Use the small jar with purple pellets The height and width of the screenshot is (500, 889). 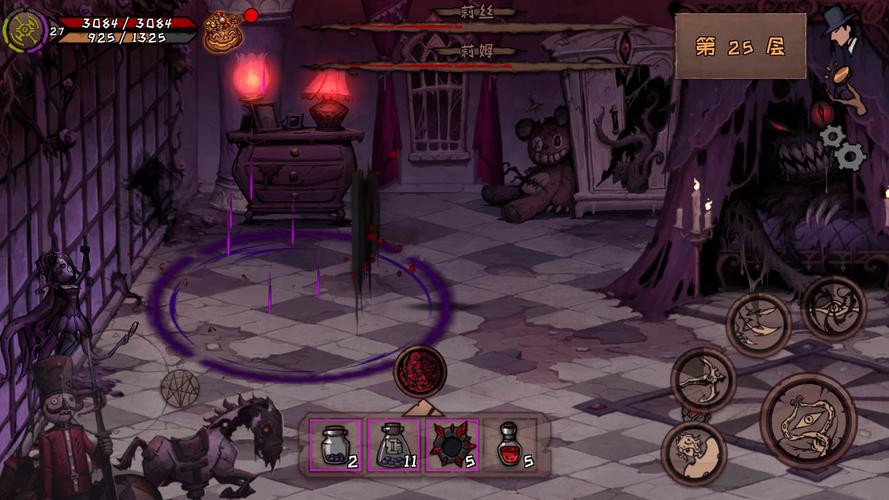click(335, 445)
